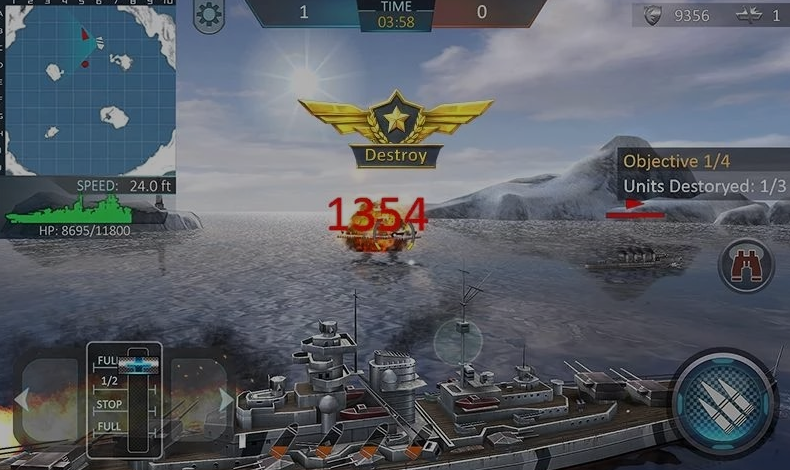790x470 pixels.
Task: Steer the ship right with the arrow
Action: coord(201,400)
